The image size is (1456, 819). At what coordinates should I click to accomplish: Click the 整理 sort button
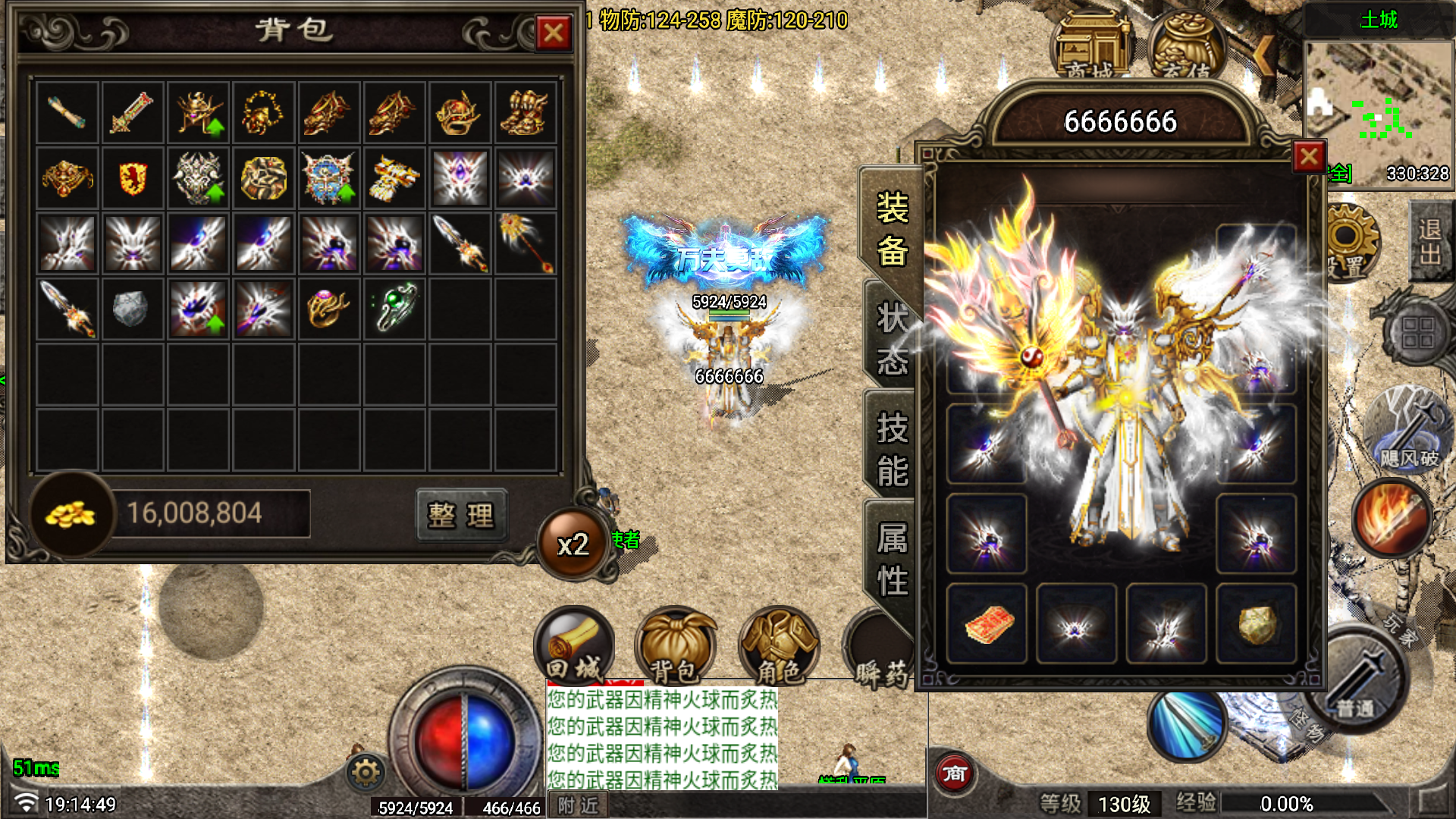(461, 515)
